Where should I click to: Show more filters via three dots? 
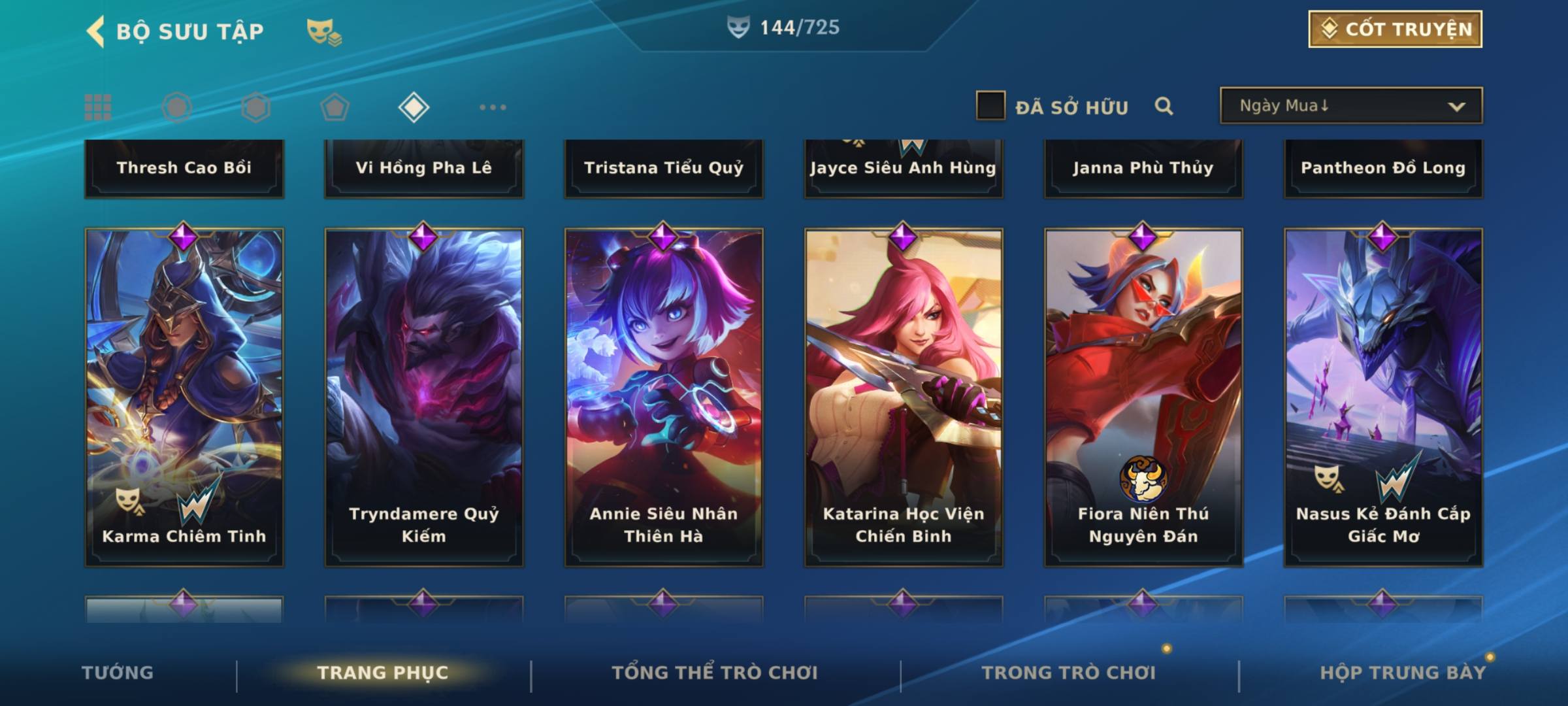(x=493, y=107)
